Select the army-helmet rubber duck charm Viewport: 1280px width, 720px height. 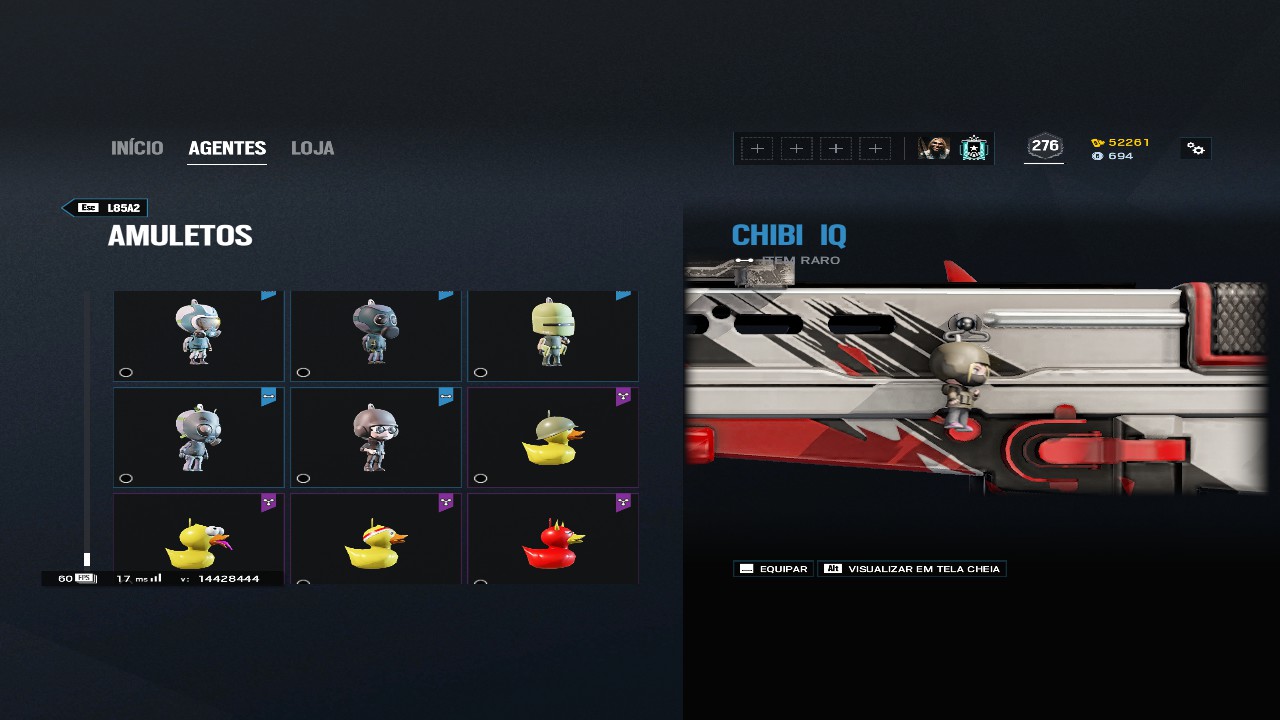pyautogui.click(x=552, y=438)
